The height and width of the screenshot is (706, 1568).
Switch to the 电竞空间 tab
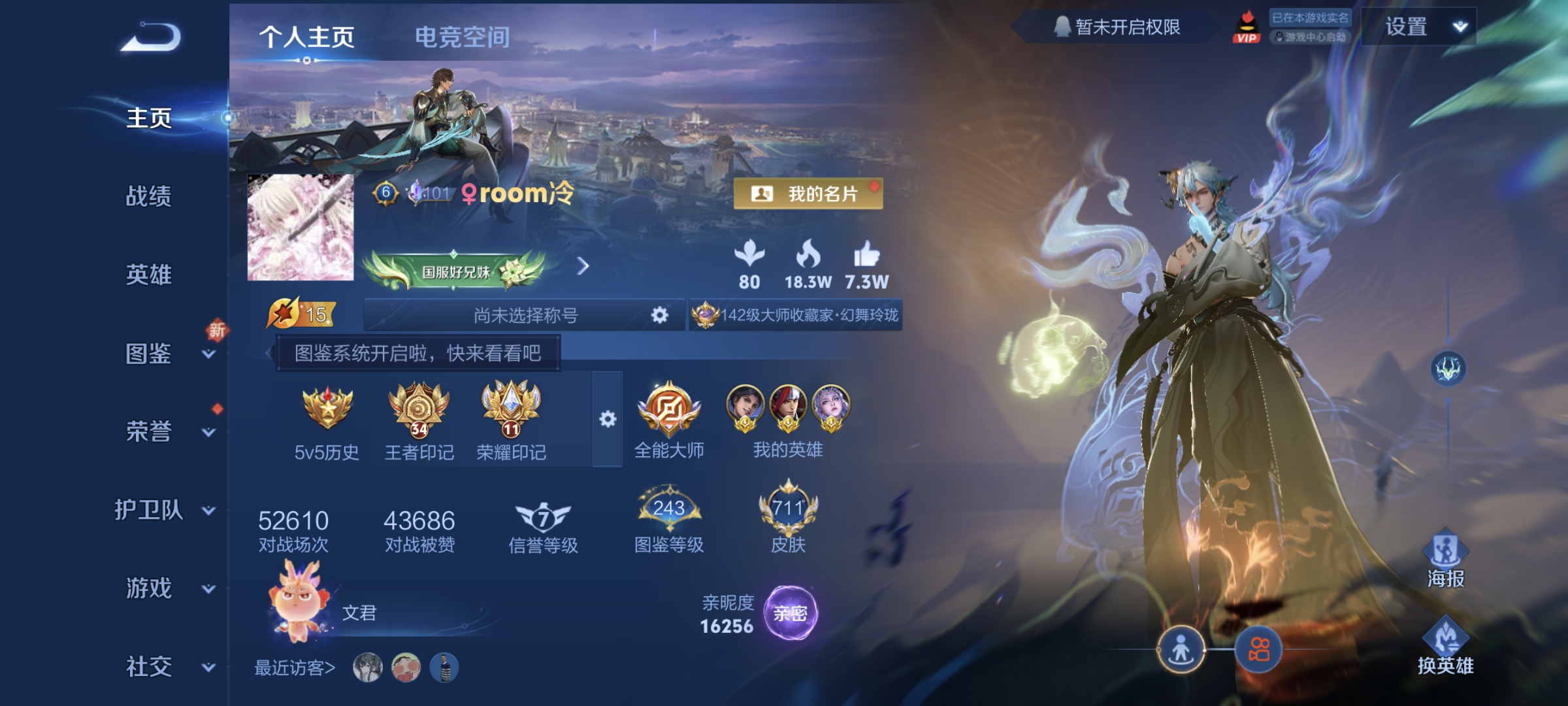(x=463, y=37)
